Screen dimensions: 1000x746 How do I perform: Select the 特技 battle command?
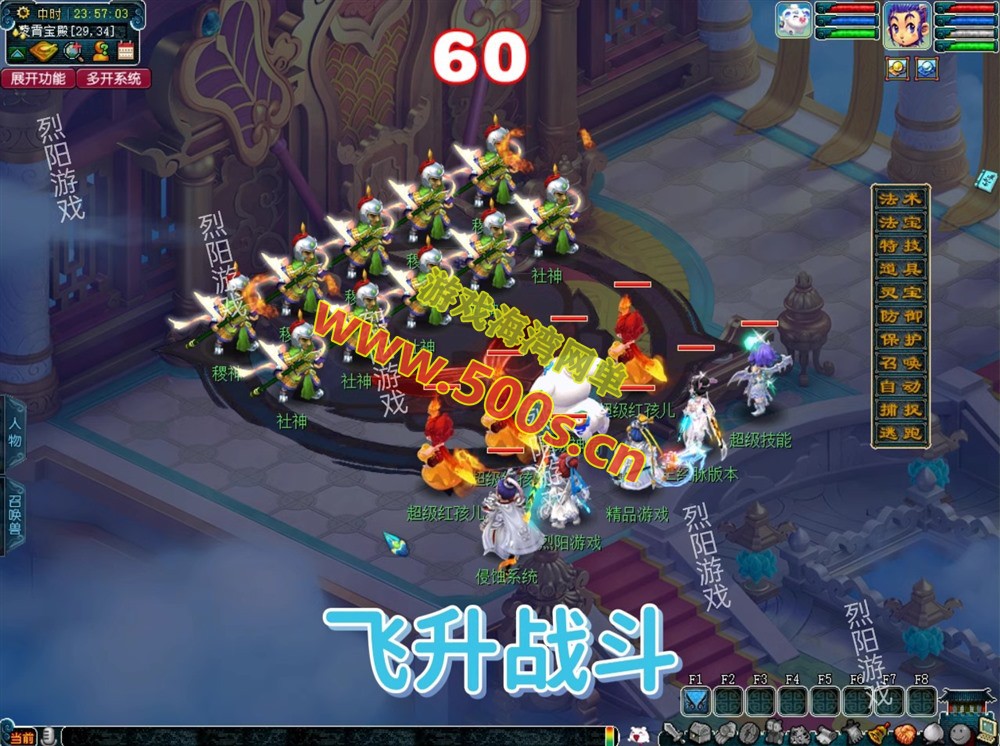point(899,245)
